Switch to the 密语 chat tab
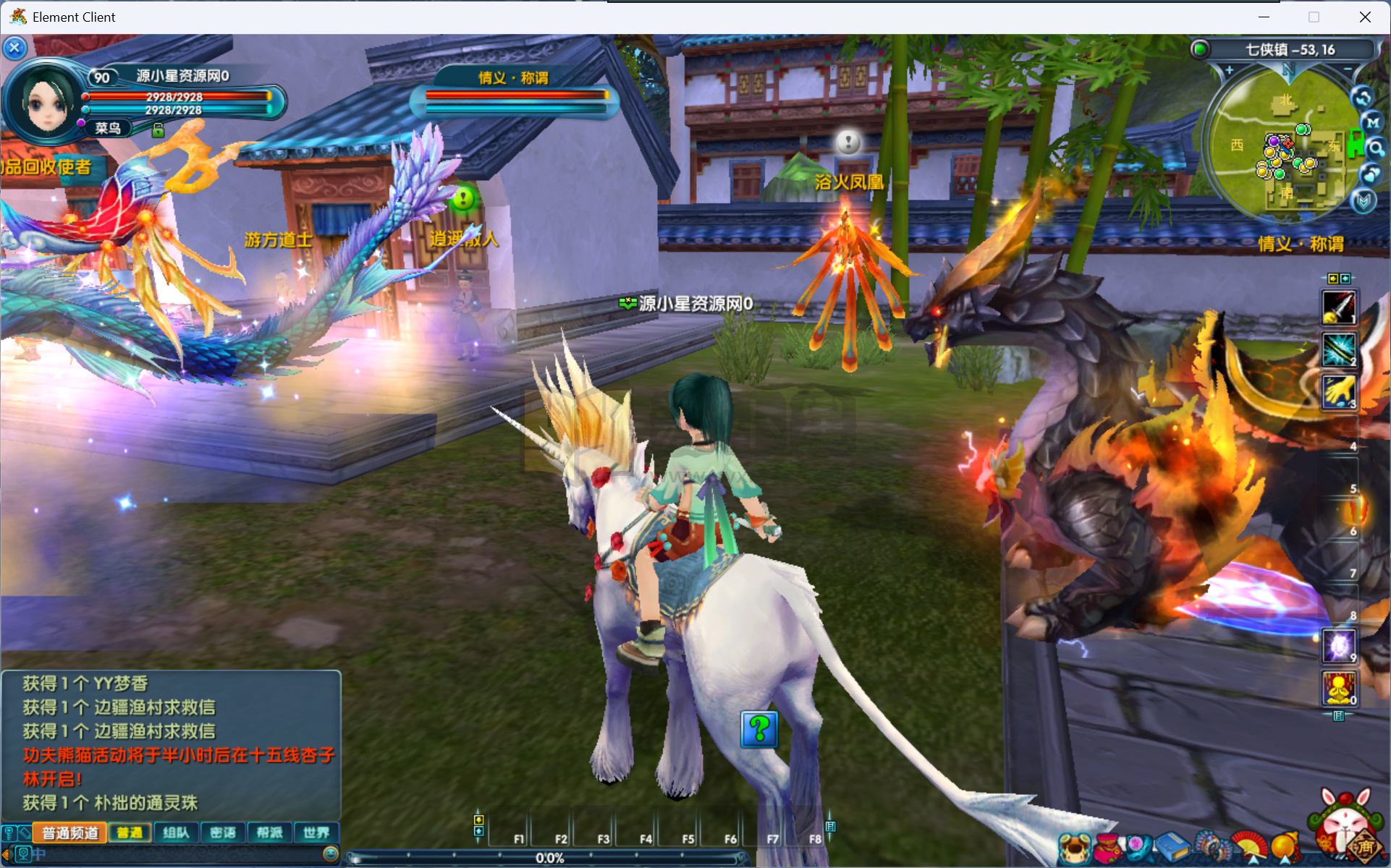Viewport: 1391px width, 868px height. [223, 833]
